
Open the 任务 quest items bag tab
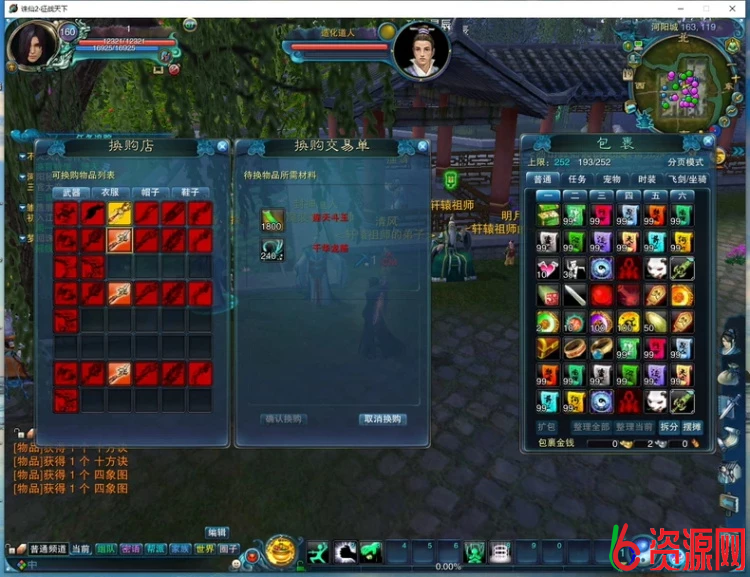coord(577,179)
